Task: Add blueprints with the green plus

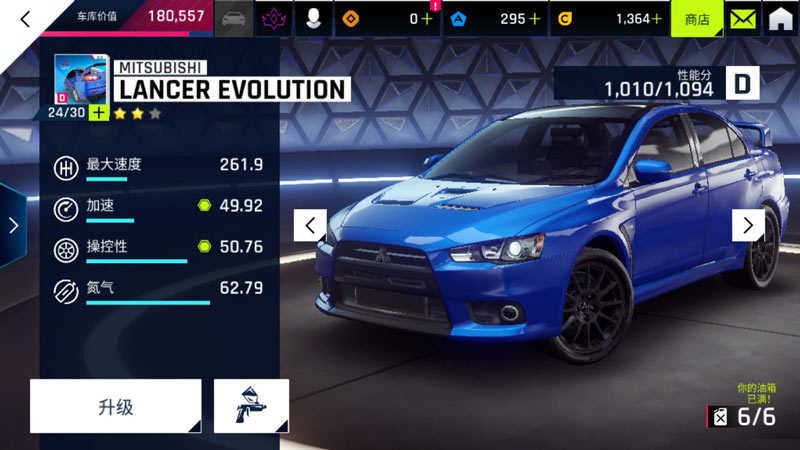Action: pyautogui.click(x=98, y=112)
